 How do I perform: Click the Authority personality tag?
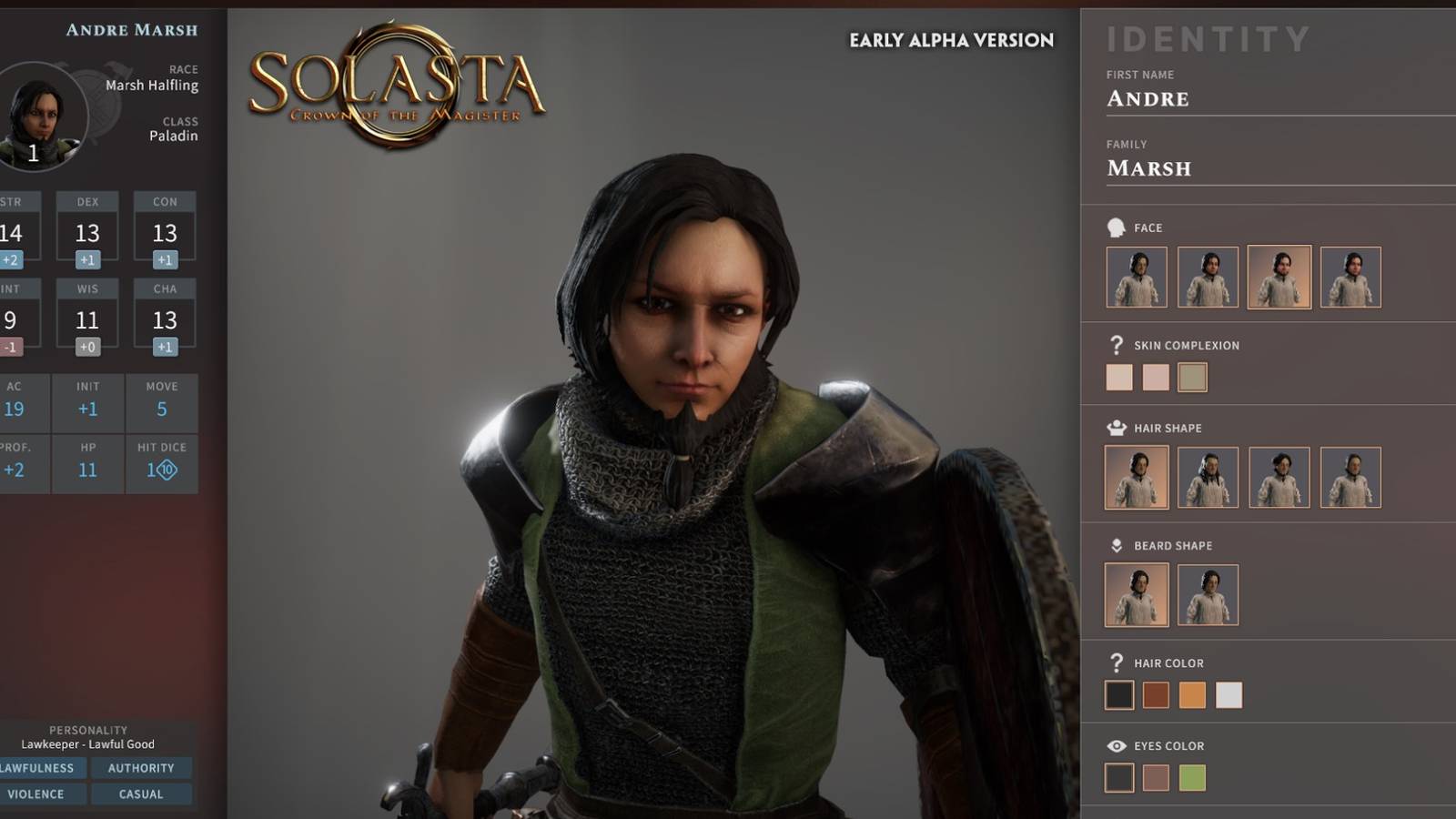click(141, 768)
